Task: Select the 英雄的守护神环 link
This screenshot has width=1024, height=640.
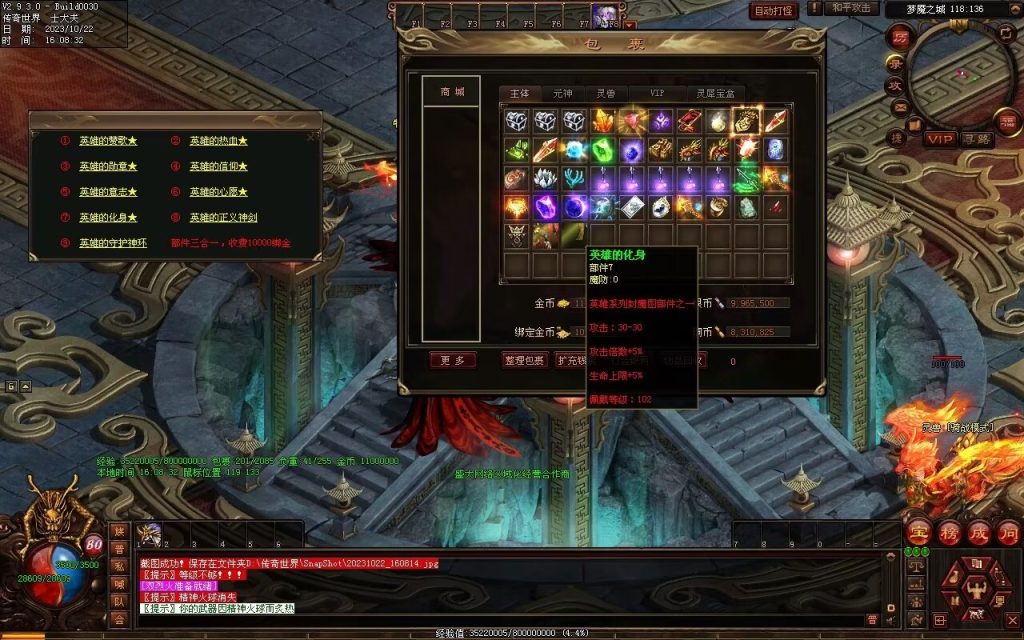Action: (113, 243)
